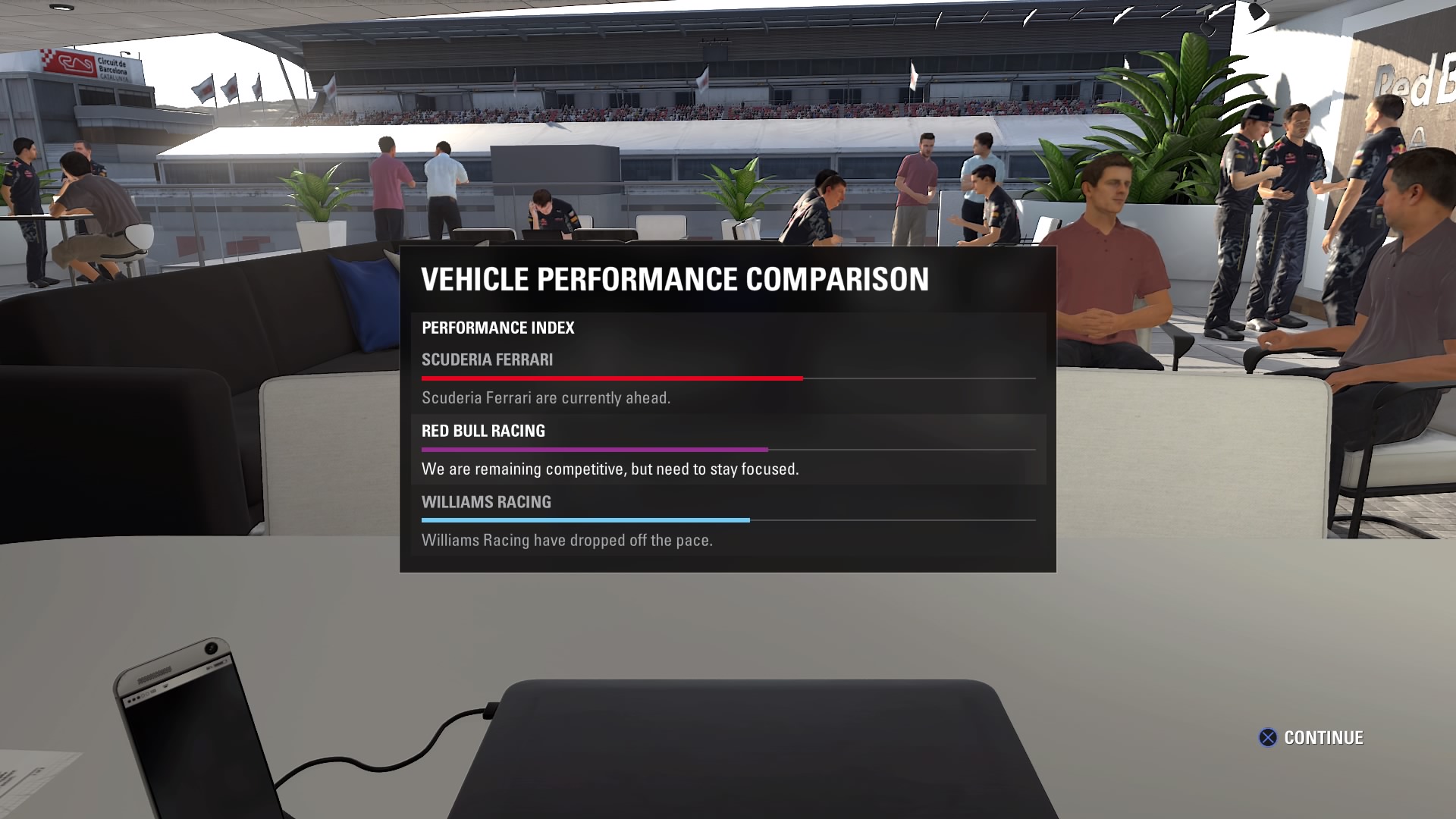Click the Vehicle Performance Comparison title
The height and width of the screenshot is (819, 1456).
[x=675, y=278]
